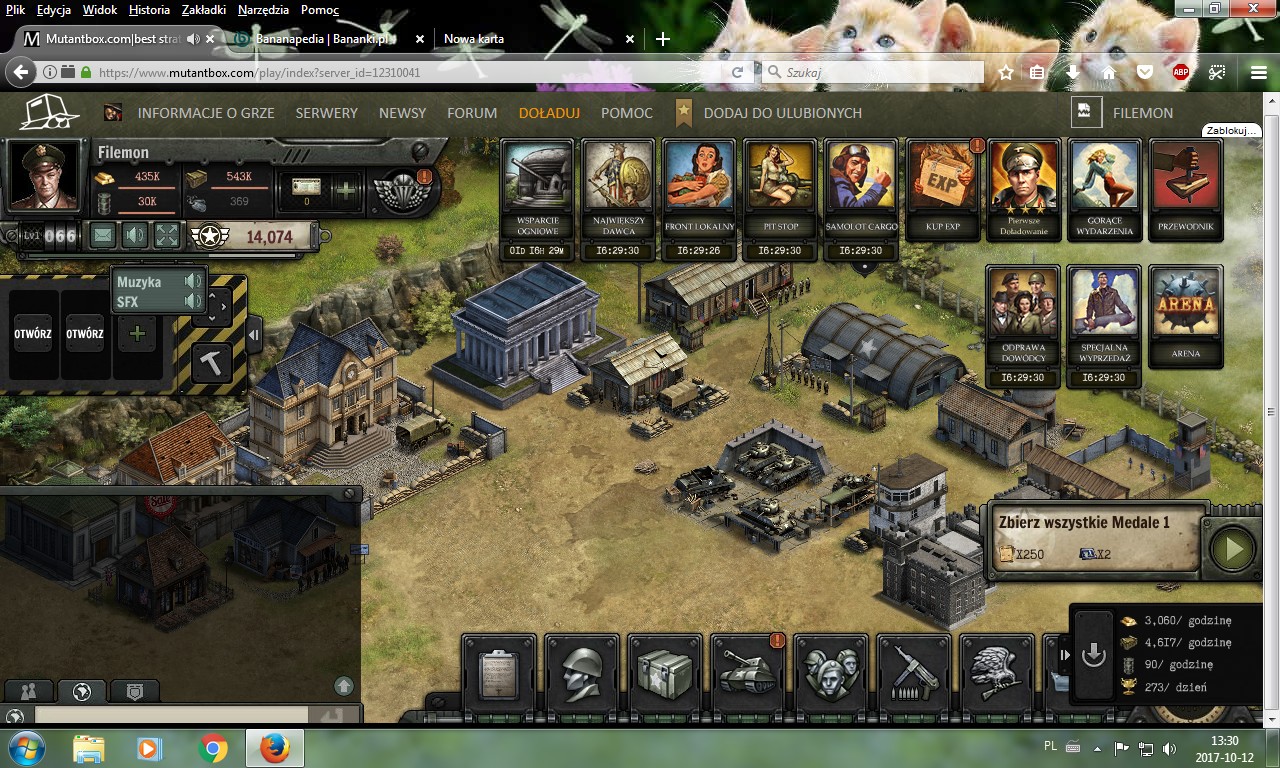The image size is (1280, 768).
Task: Open the soldier helmet menu
Action: [x=582, y=671]
